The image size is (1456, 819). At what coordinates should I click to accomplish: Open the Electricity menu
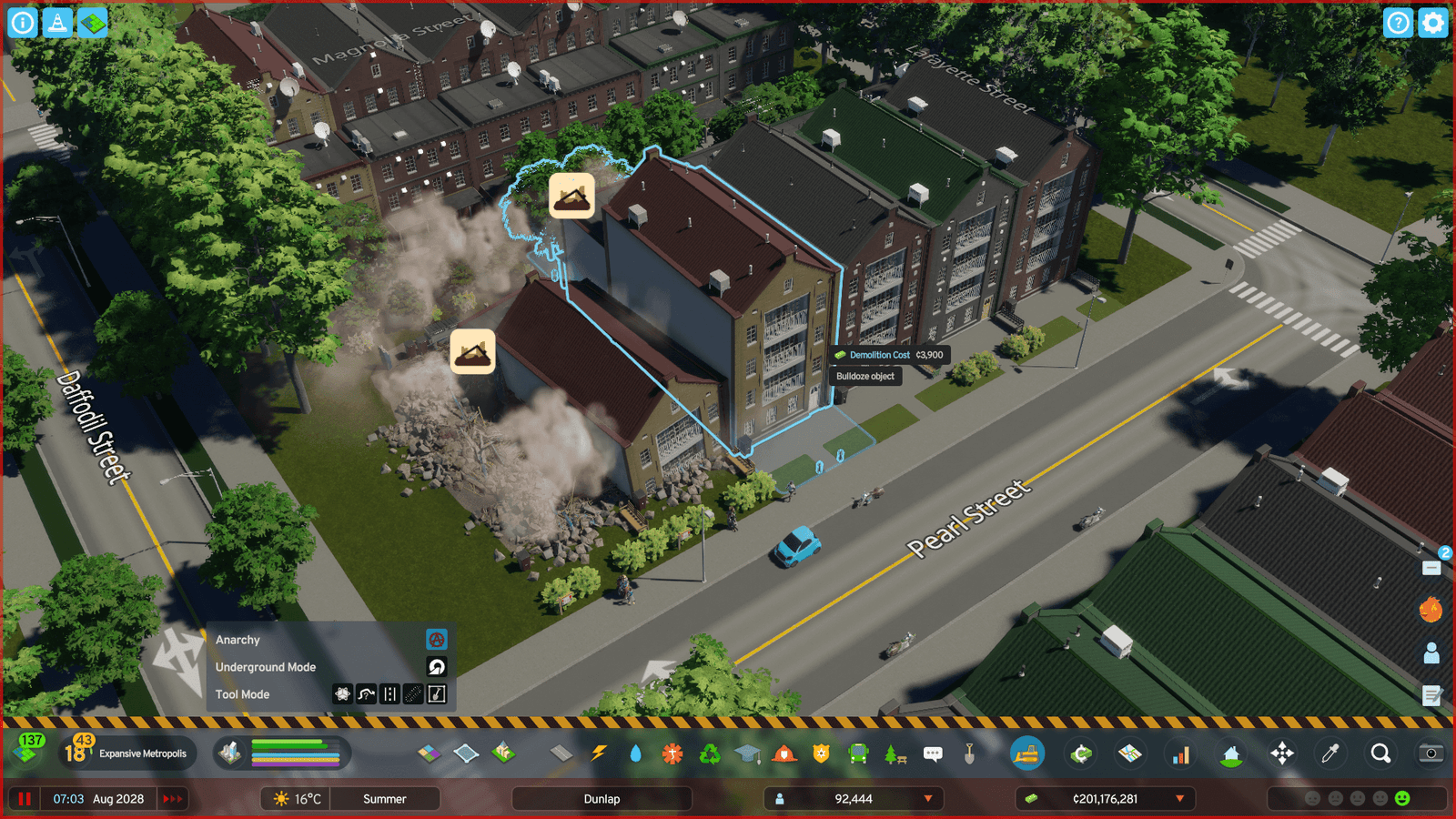tap(599, 753)
